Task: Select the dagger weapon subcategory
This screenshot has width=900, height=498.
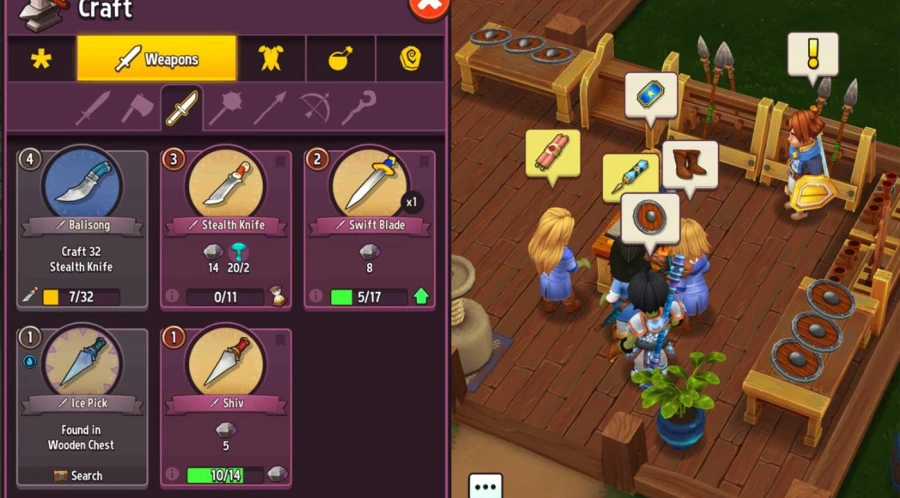Action: click(181, 108)
